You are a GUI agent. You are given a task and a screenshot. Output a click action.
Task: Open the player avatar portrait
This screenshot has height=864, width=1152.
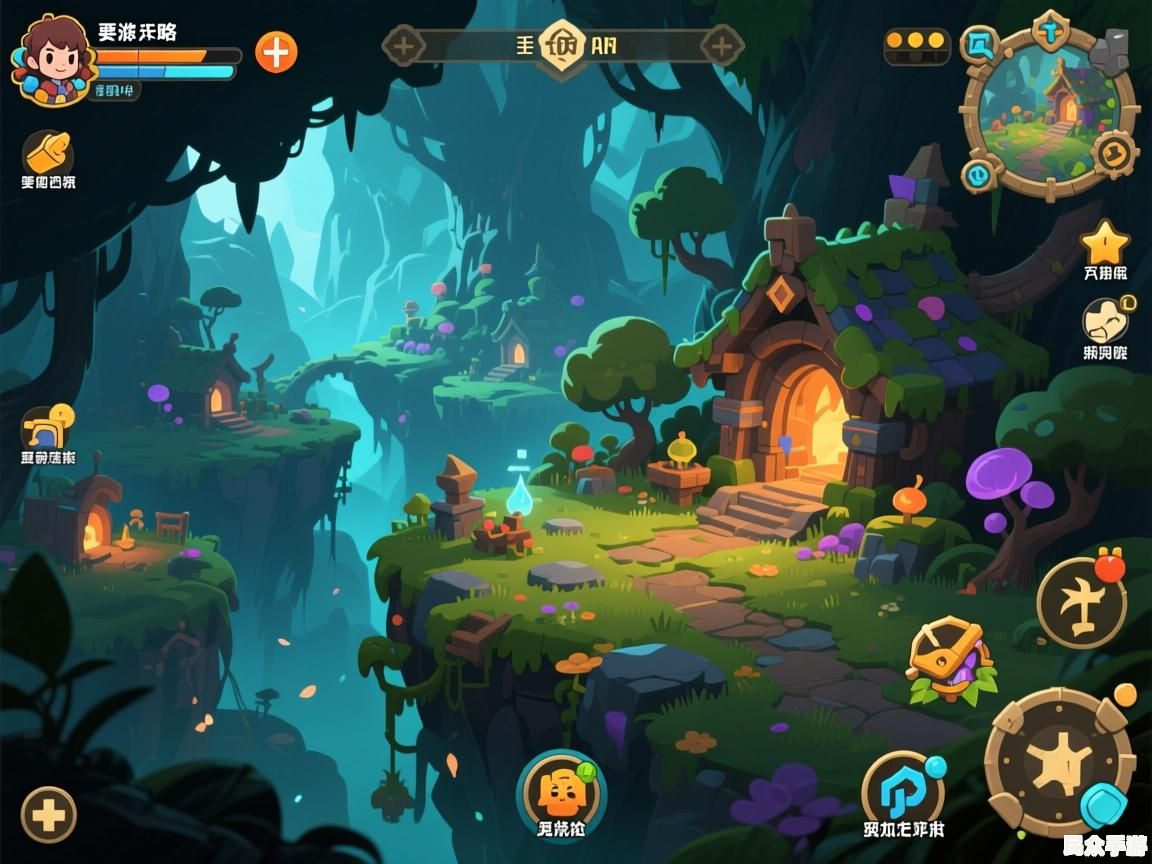53,59
